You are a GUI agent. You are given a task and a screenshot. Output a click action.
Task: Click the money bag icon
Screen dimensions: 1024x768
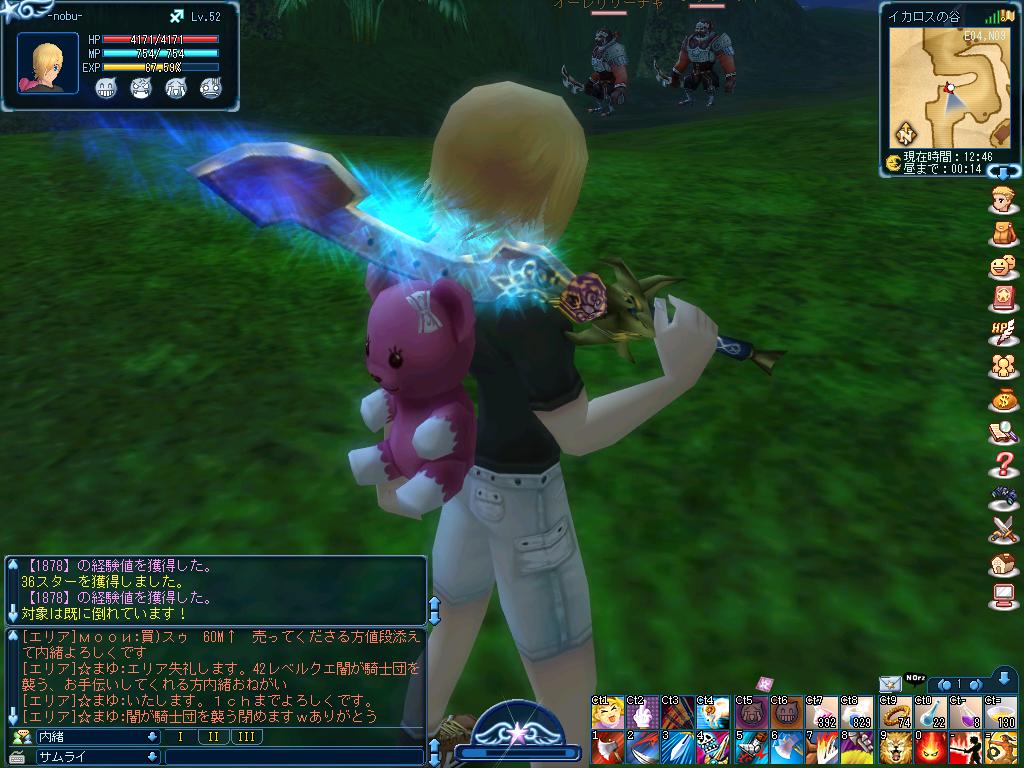tap(1002, 399)
